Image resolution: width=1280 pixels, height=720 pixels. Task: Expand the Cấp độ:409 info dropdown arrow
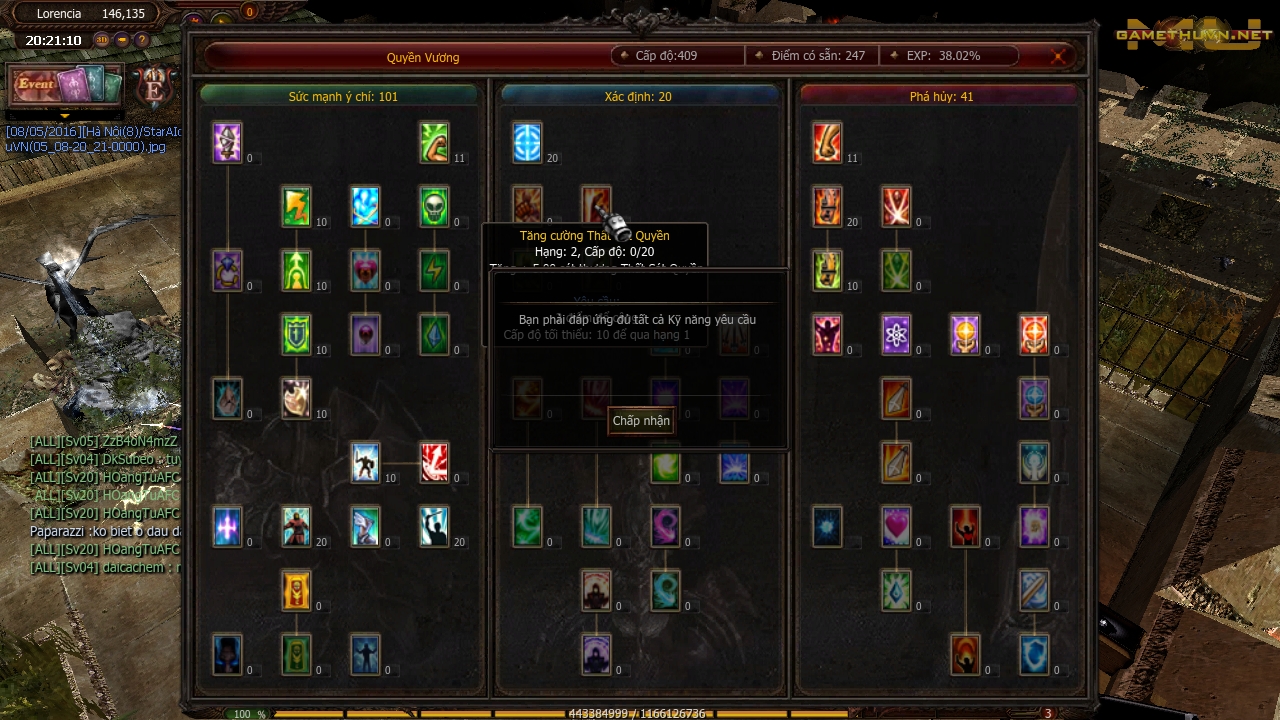point(624,56)
